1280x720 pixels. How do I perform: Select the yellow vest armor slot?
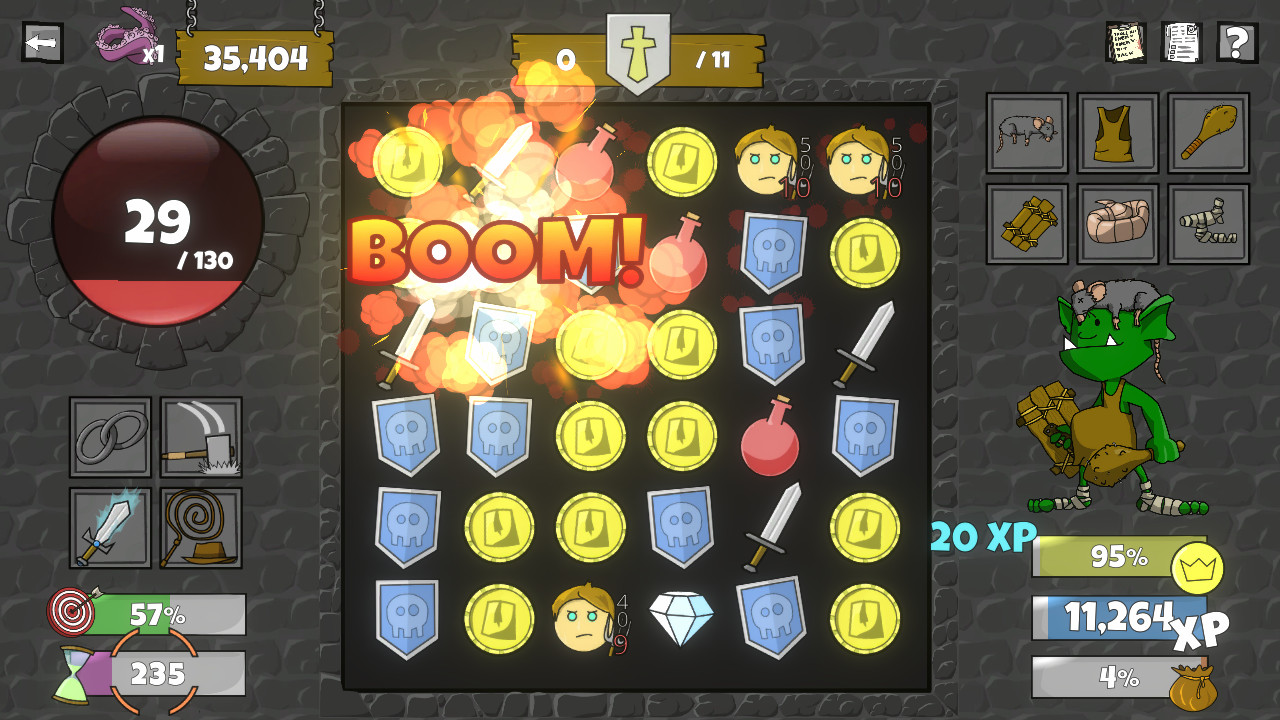click(x=1117, y=133)
